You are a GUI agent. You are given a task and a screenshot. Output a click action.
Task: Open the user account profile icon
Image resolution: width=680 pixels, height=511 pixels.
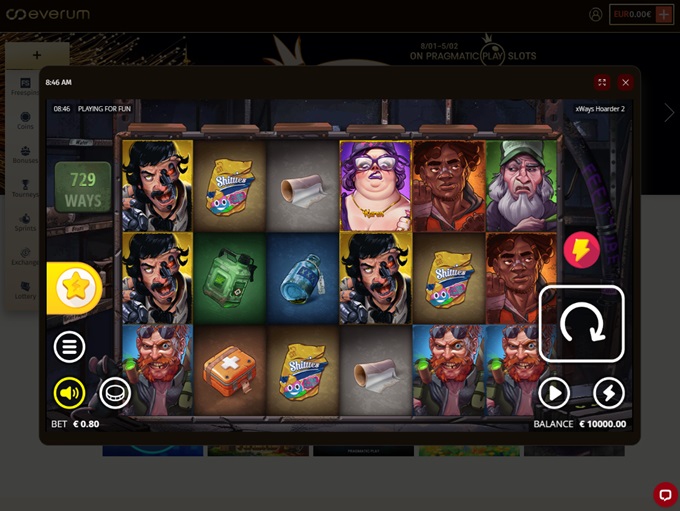click(596, 14)
